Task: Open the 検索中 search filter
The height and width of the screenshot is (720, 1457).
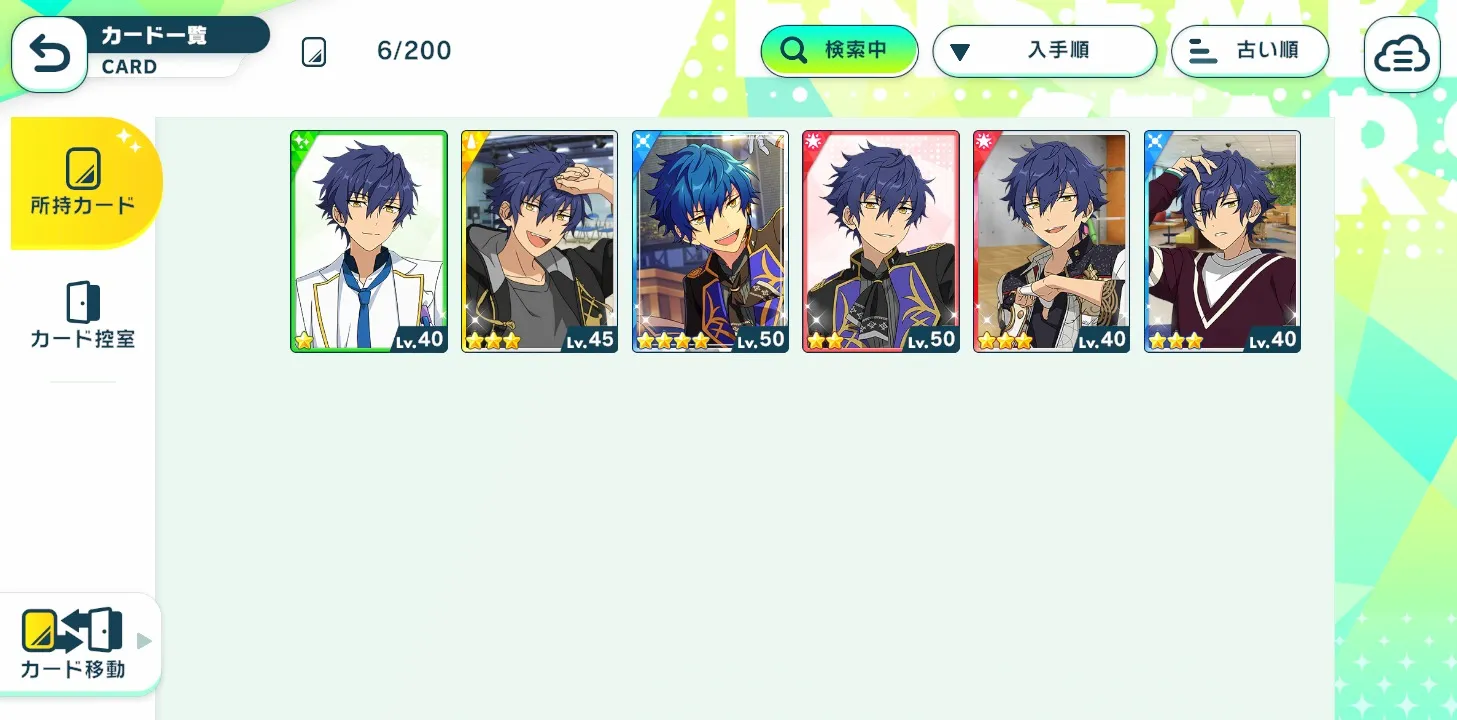Action: [839, 51]
